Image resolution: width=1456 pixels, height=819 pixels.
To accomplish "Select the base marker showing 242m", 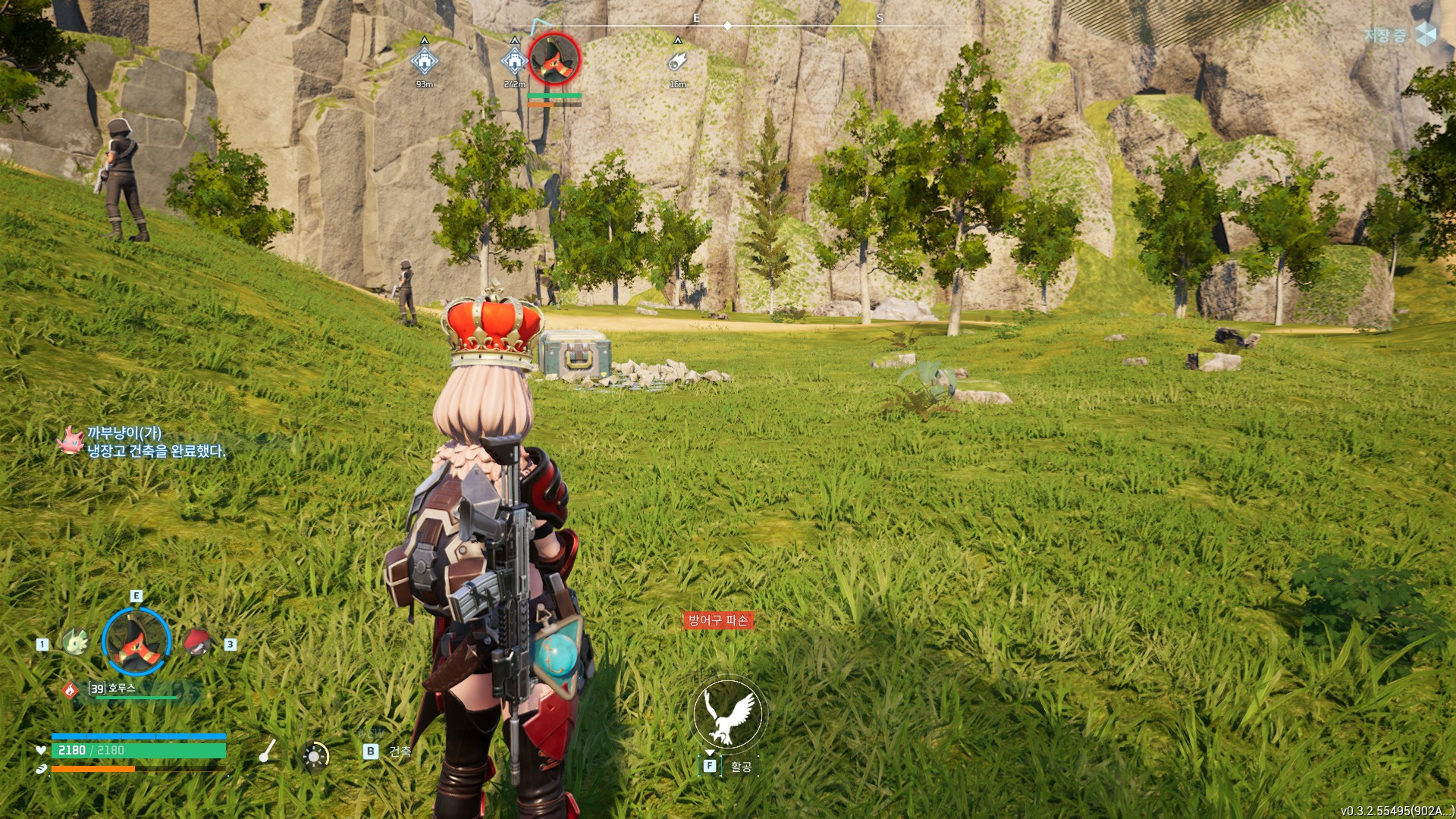I will (x=514, y=61).
